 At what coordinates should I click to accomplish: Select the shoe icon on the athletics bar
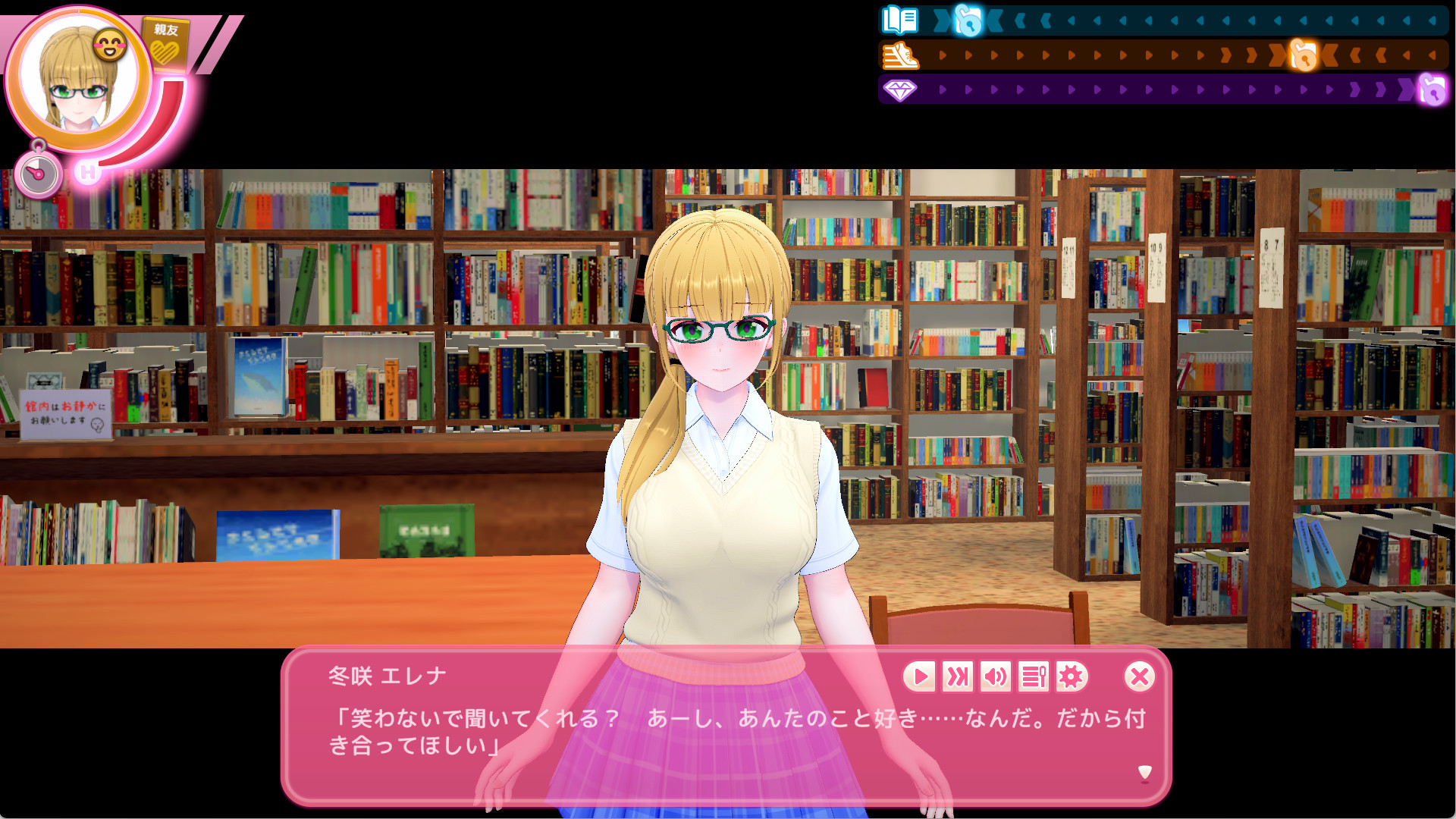(x=901, y=55)
